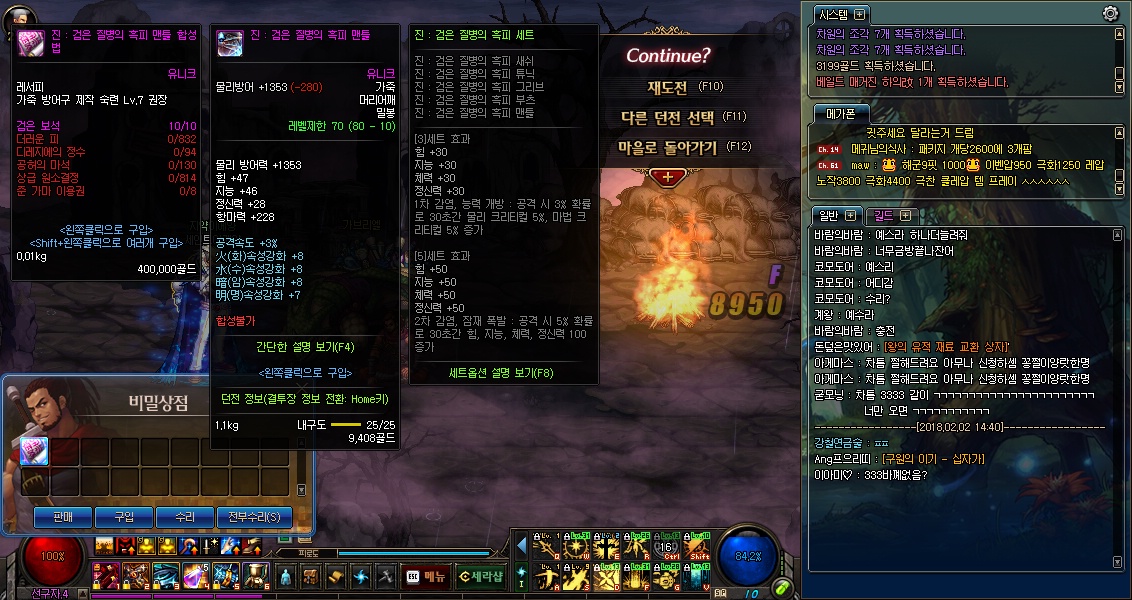Select the 시스템 system message tab

tap(840, 14)
